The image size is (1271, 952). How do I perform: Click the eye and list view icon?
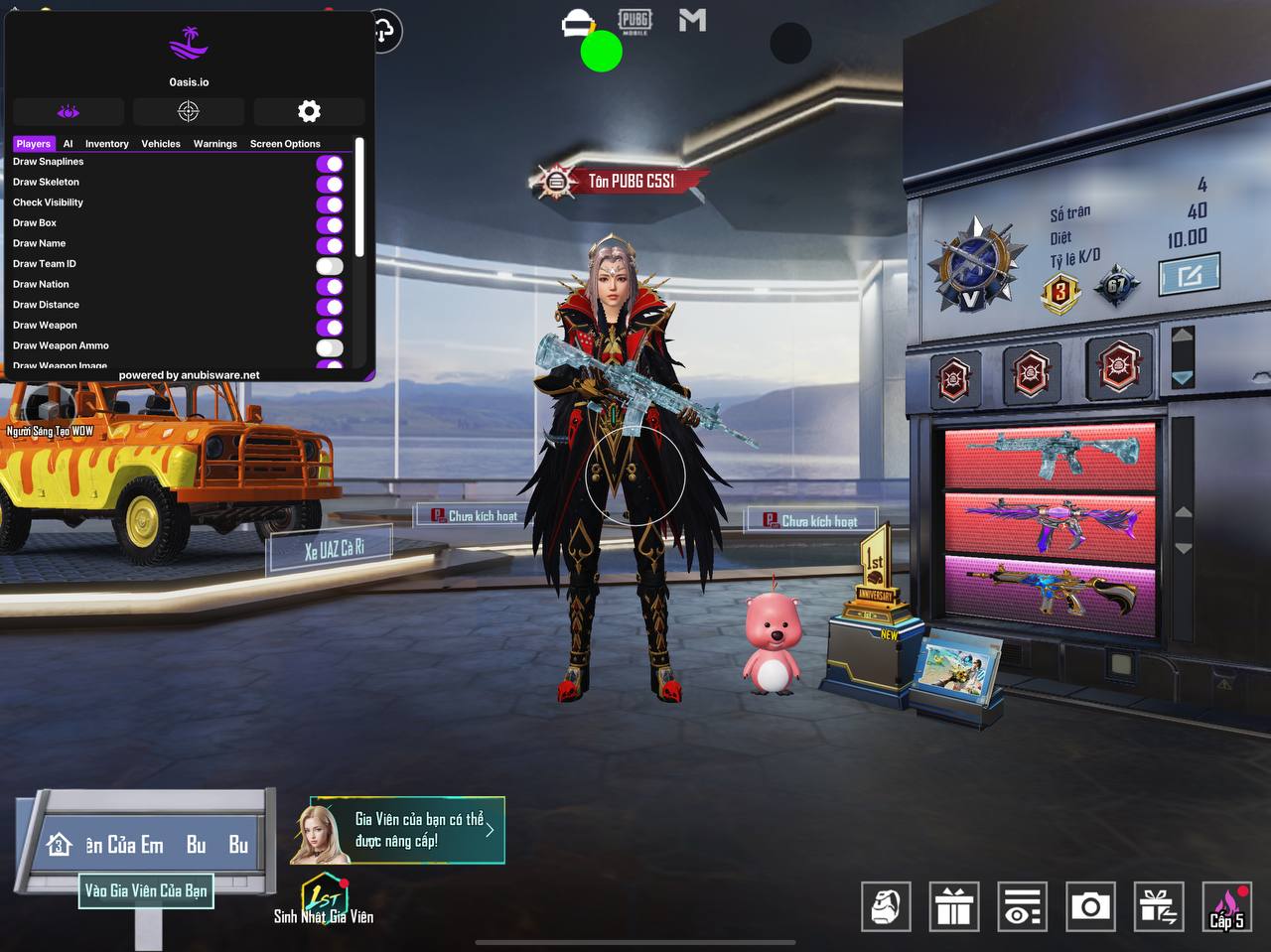tap(1022, 906)
